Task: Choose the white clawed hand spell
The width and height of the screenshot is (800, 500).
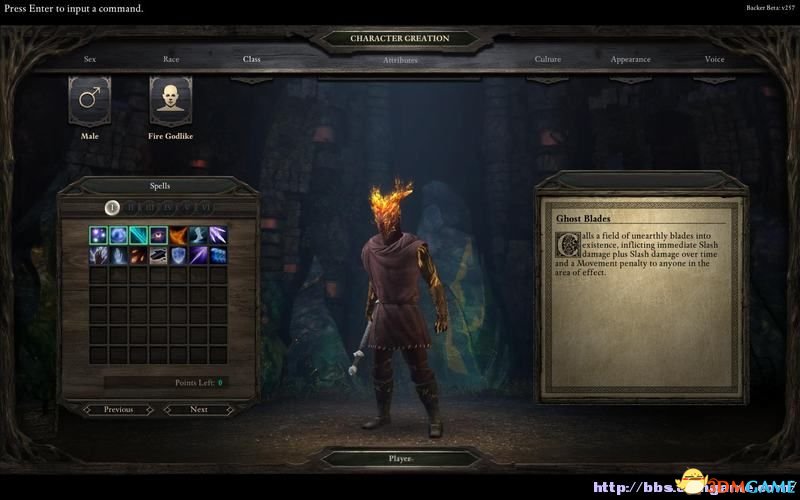Action: tap(99, 256)
